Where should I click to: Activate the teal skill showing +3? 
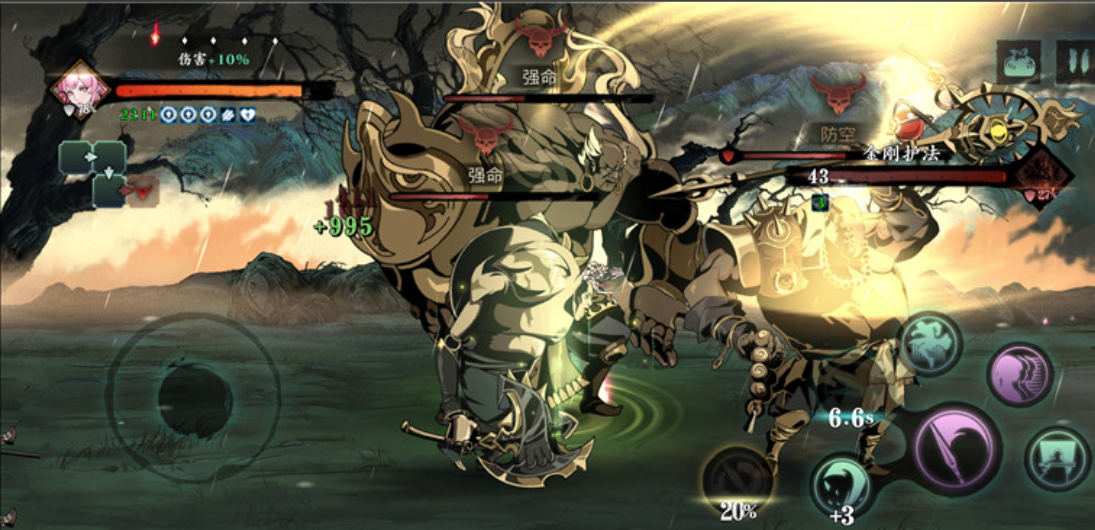point(840,484)
